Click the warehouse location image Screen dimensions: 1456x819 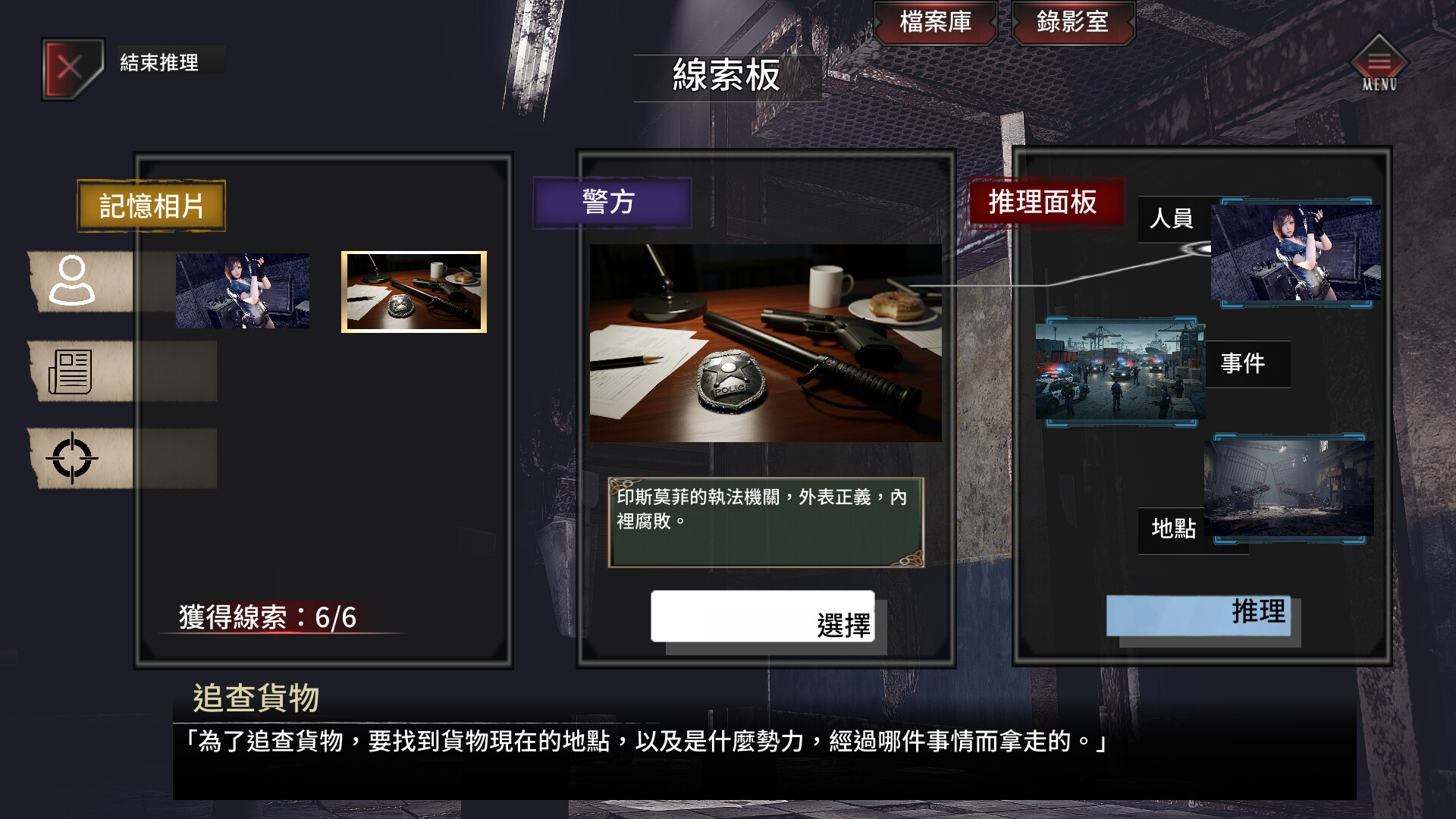tap(1290, 489)
